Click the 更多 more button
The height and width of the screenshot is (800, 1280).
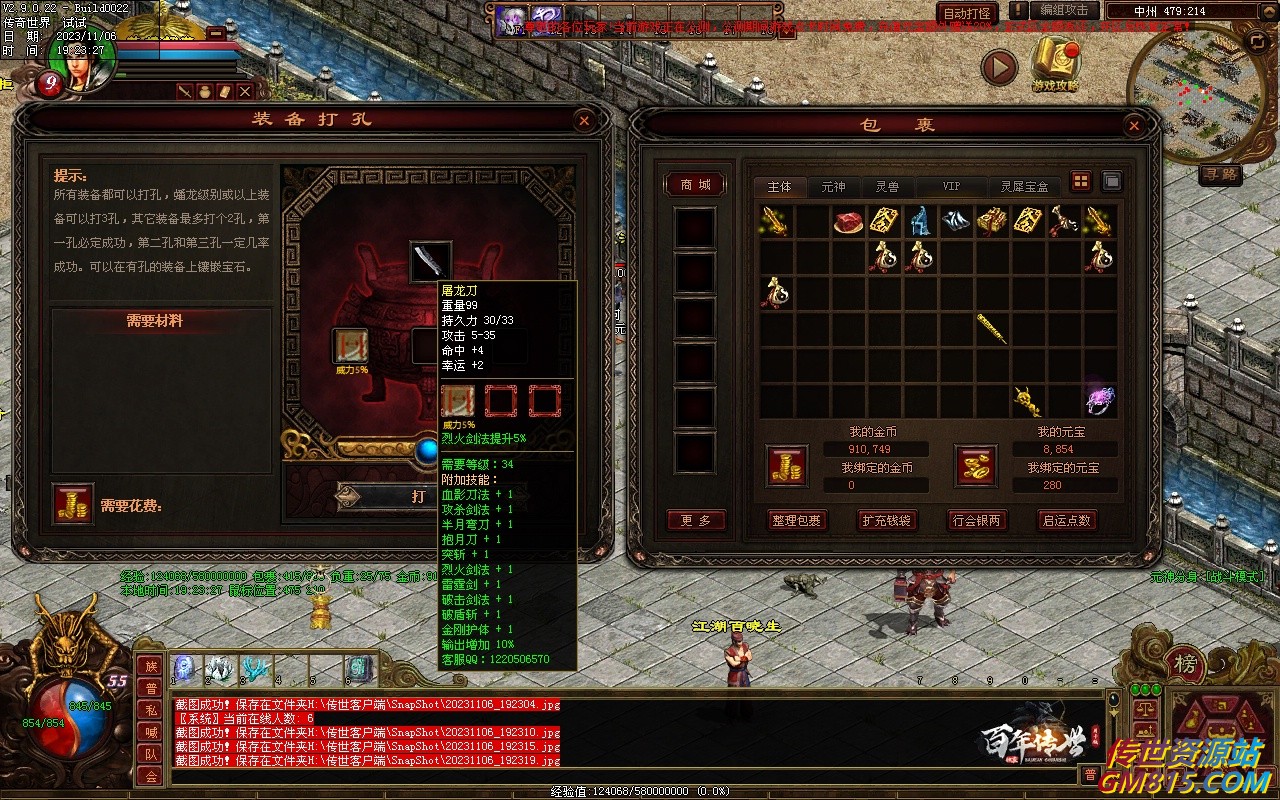click(695, 520)
